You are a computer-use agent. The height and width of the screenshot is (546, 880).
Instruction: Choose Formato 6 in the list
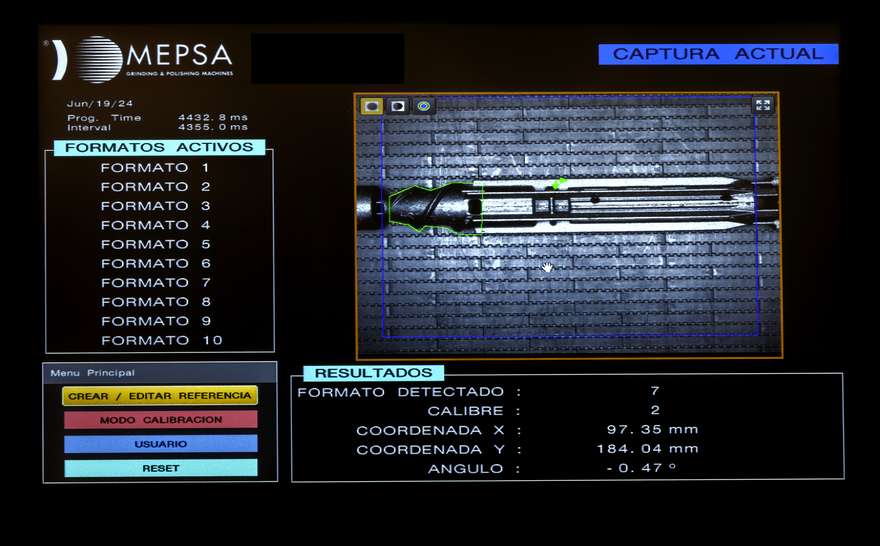pos(155,263)
